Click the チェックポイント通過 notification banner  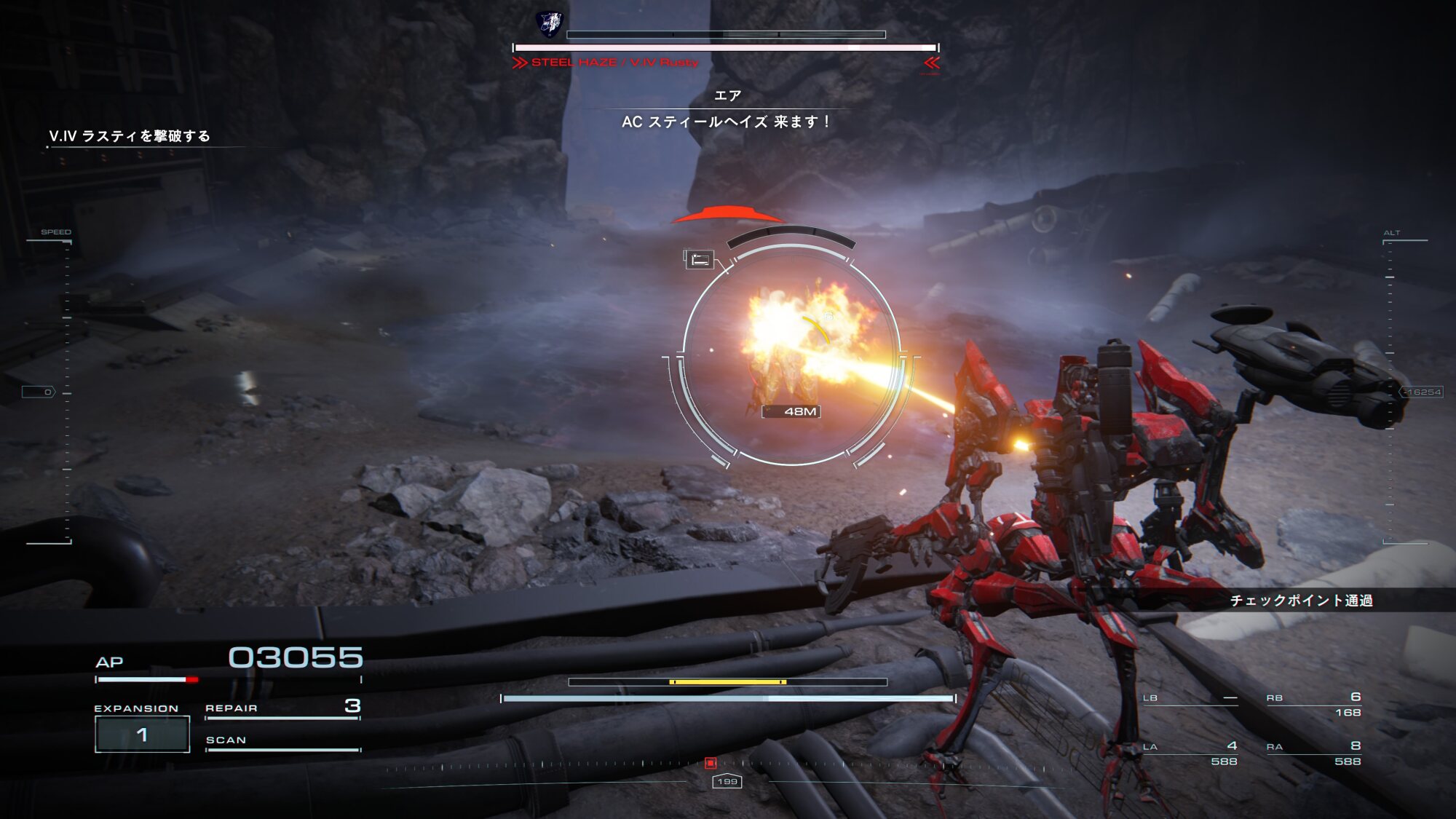tap(1301, 601)
